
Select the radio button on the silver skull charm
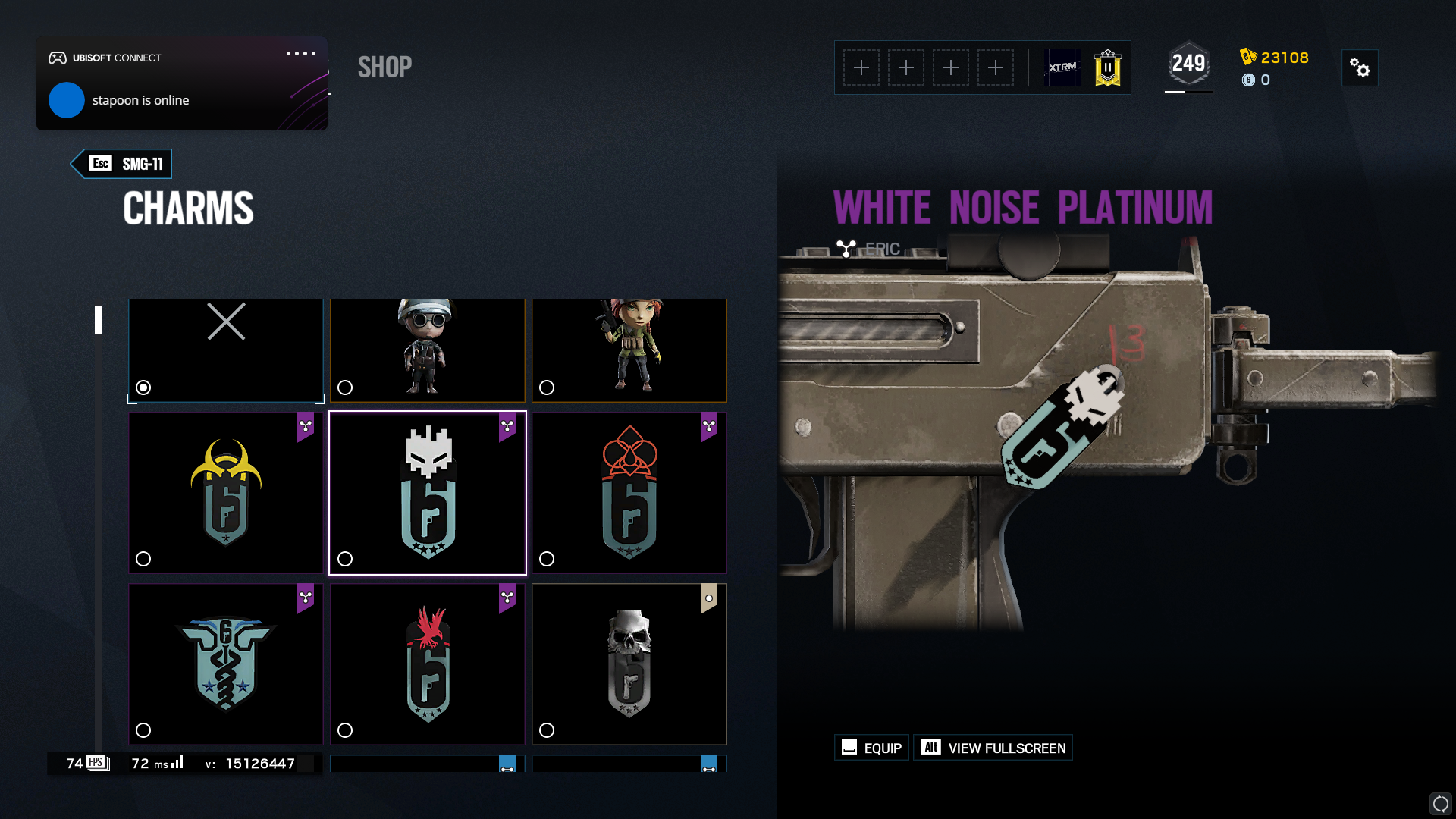[x=547, y=731]
